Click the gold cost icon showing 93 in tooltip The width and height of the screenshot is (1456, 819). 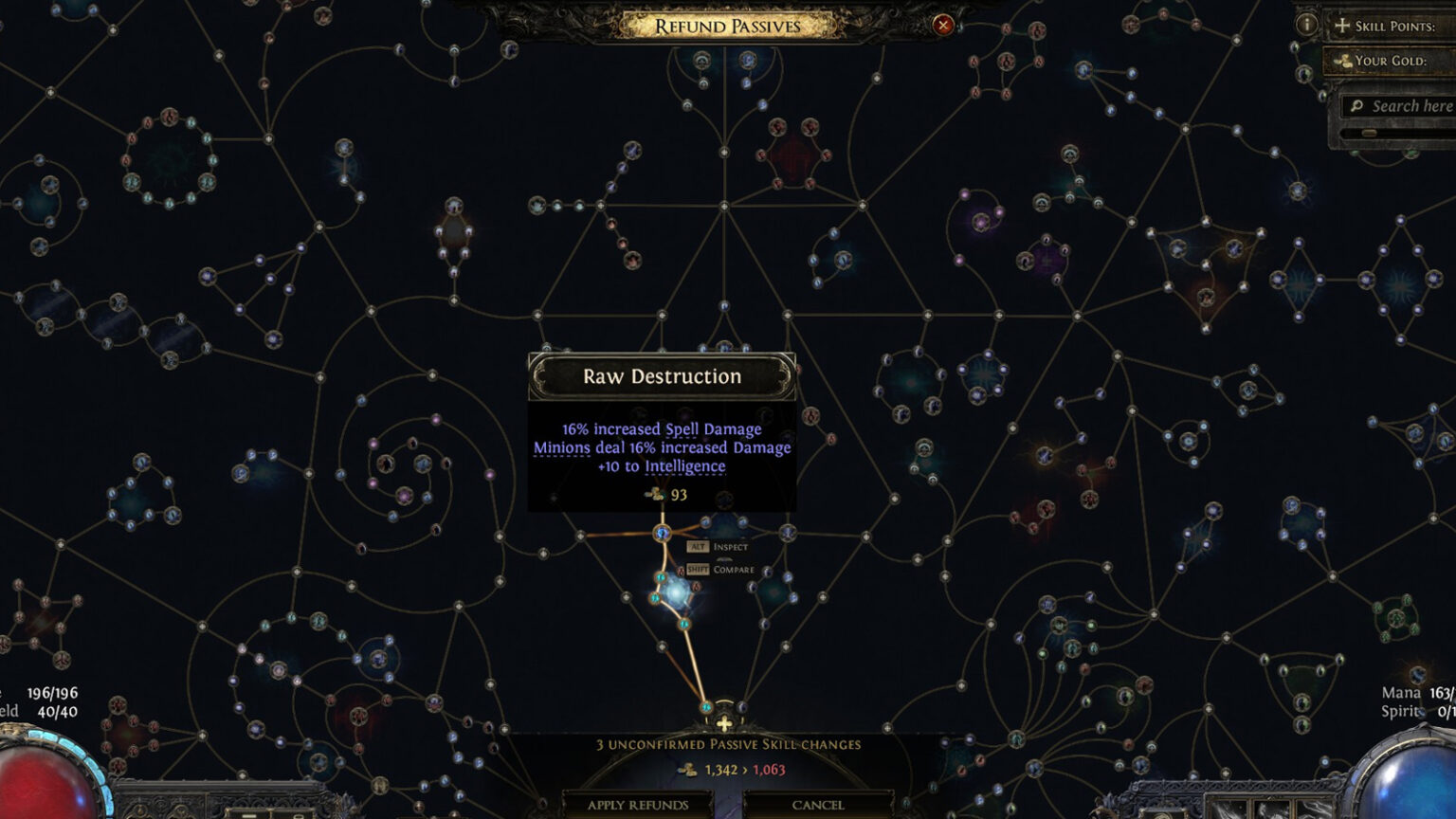click(655, 493)
